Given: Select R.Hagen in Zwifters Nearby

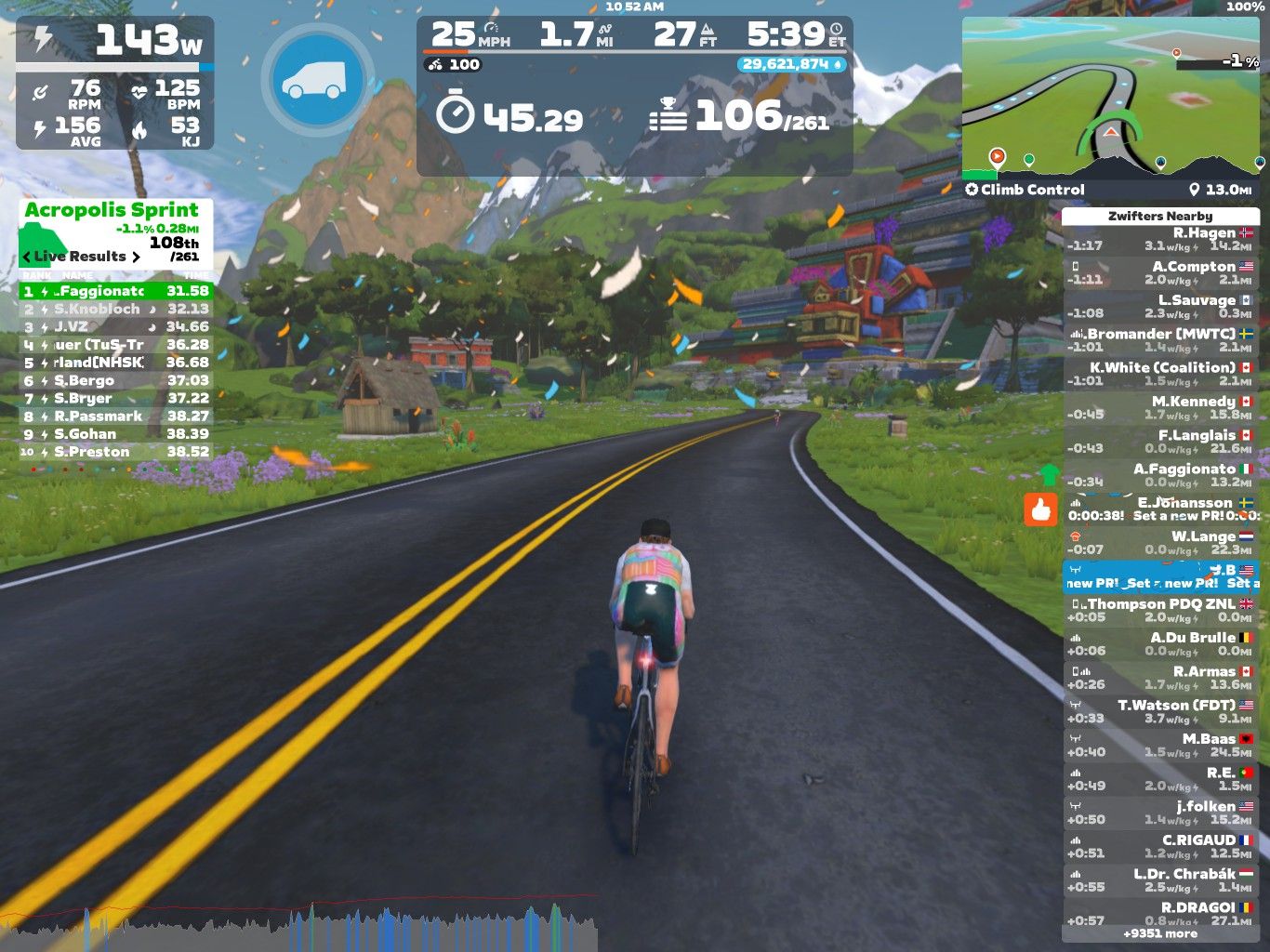Looking at the screenshot, I should (x=1159, y=239).
